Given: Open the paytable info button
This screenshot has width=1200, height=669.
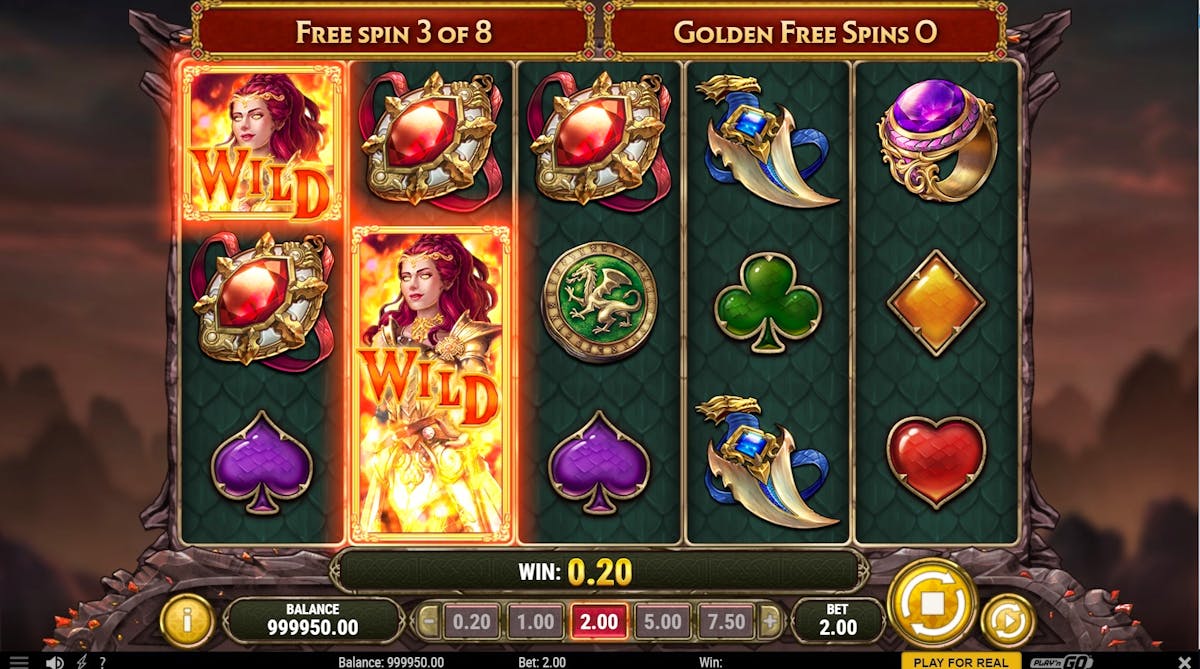Looking at the screenshot, I should 187,620.
